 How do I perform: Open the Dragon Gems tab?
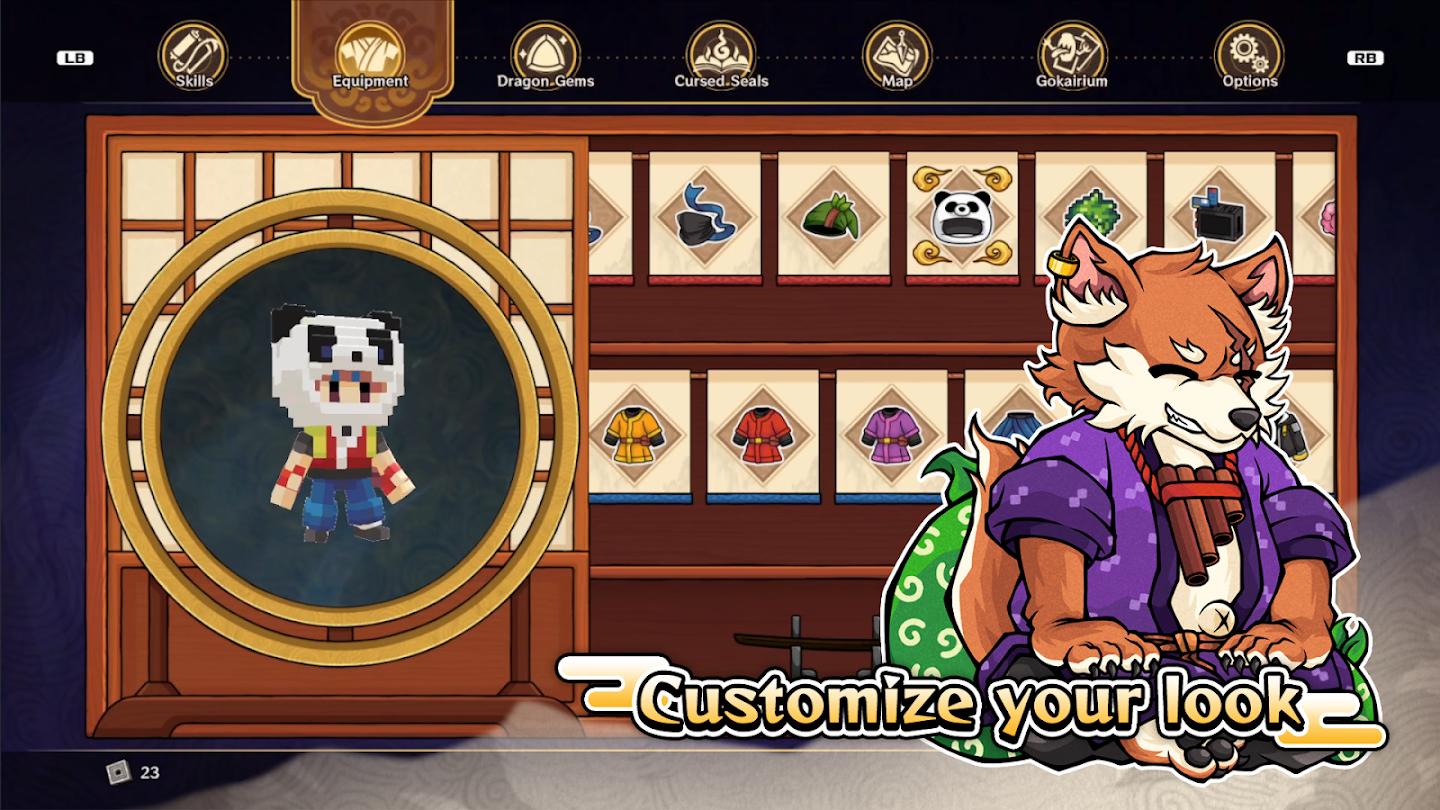coord(545,57)
